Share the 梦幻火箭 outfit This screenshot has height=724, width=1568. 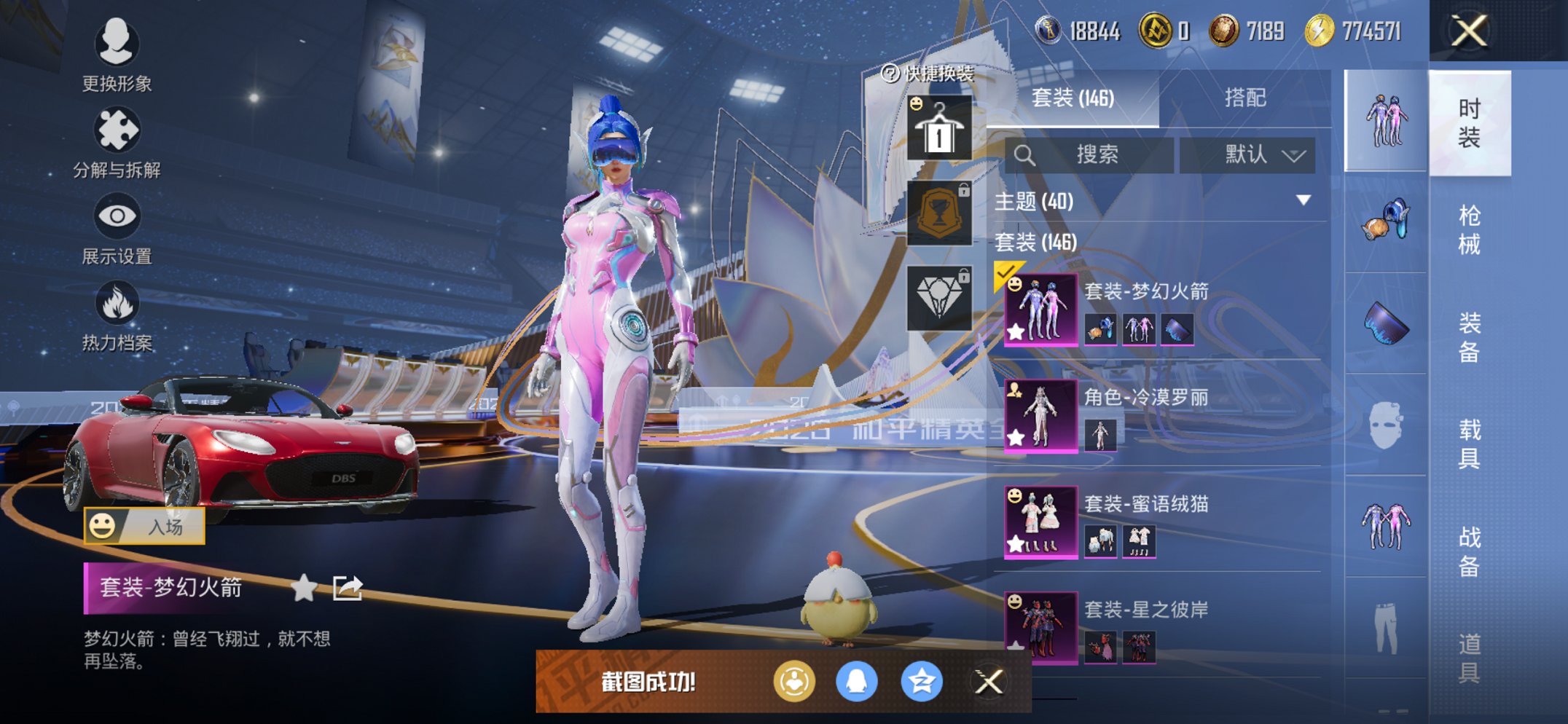point(348,588)
